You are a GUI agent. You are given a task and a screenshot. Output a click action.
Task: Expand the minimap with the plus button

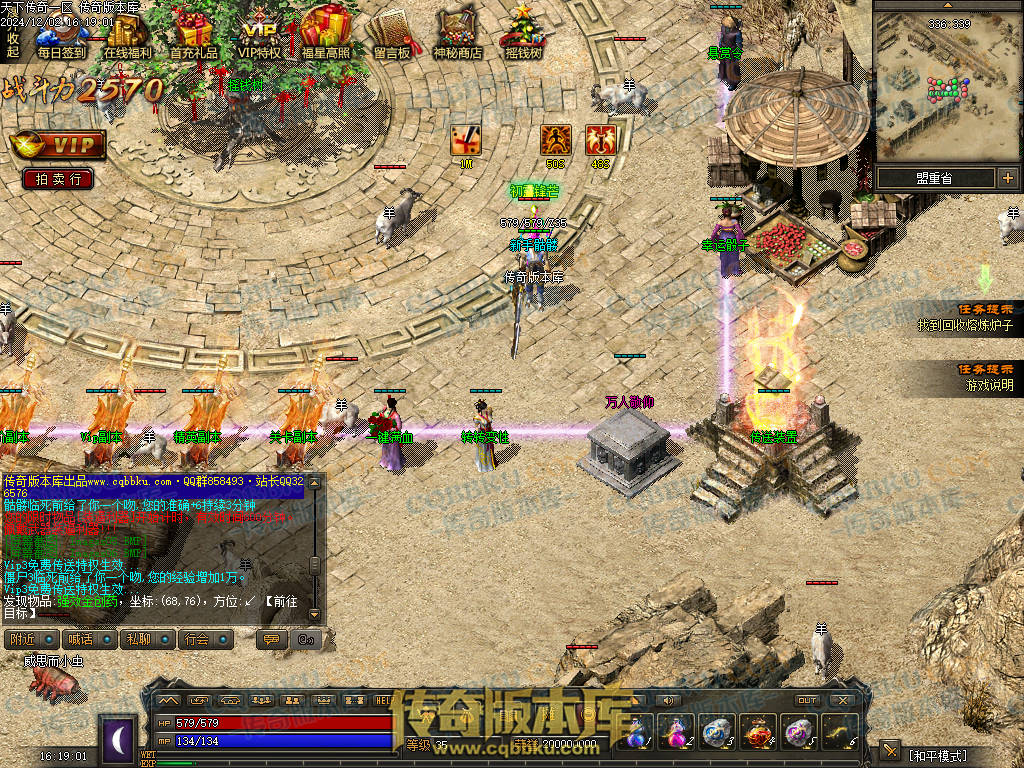[x=1007, y=178]
